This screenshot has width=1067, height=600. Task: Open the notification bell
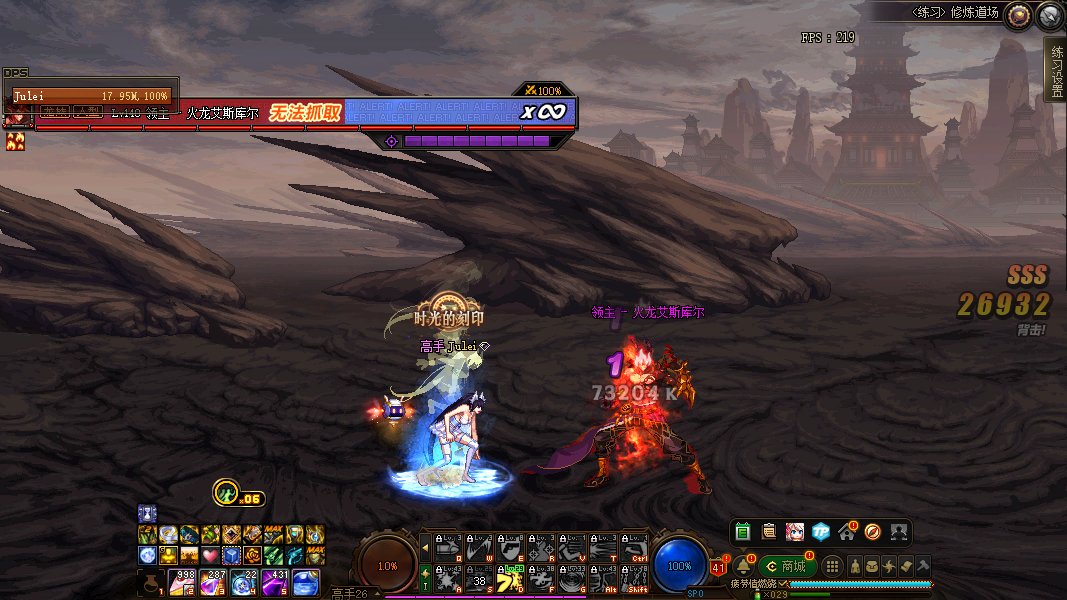pyautogui.click(x=743, y=566)
